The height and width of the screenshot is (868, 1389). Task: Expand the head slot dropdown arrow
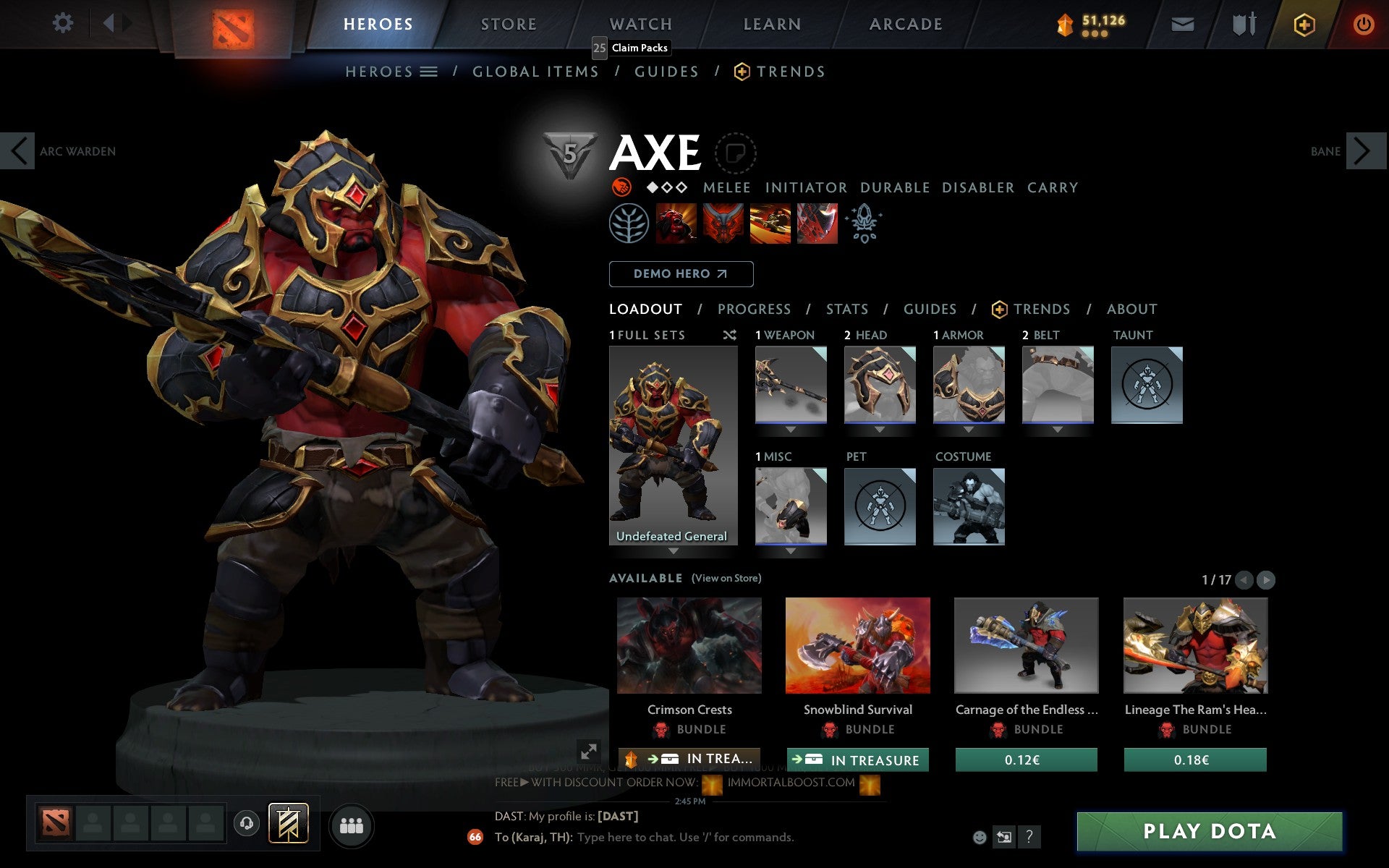tap(880, 428)
